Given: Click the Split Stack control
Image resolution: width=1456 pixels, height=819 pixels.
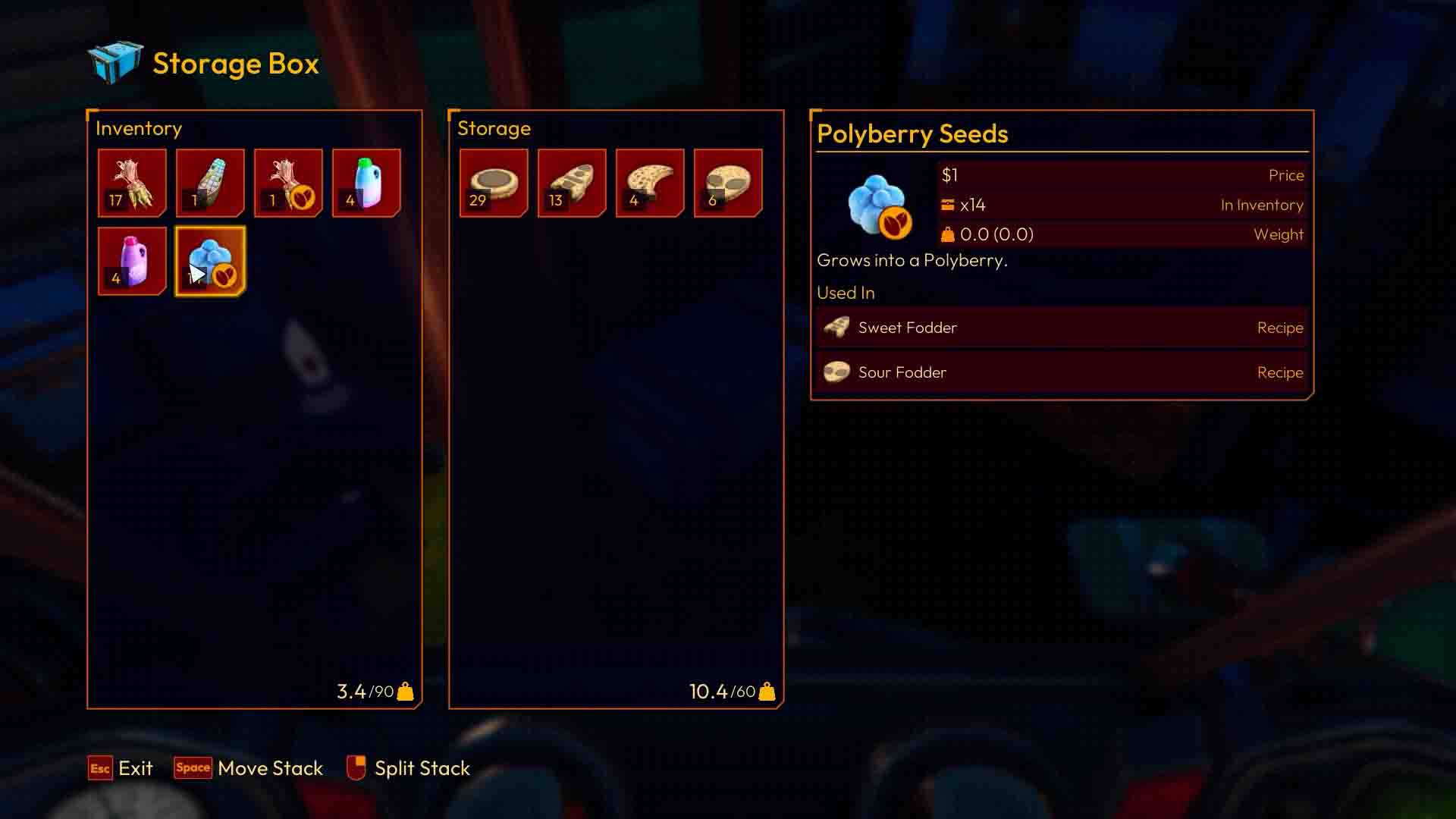Looking at the screenshot, I should (409, 768).
